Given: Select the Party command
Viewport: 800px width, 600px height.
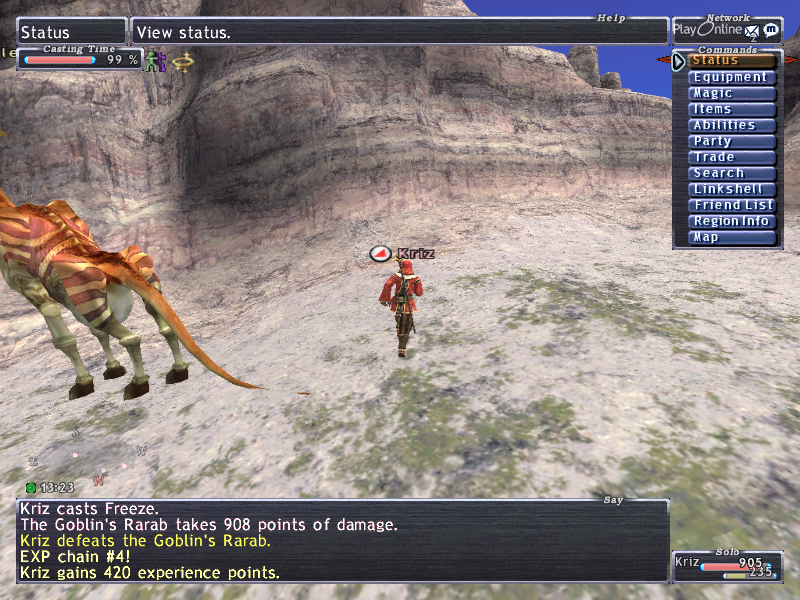Looking at the screenshot, I should [x=733, y=141].
